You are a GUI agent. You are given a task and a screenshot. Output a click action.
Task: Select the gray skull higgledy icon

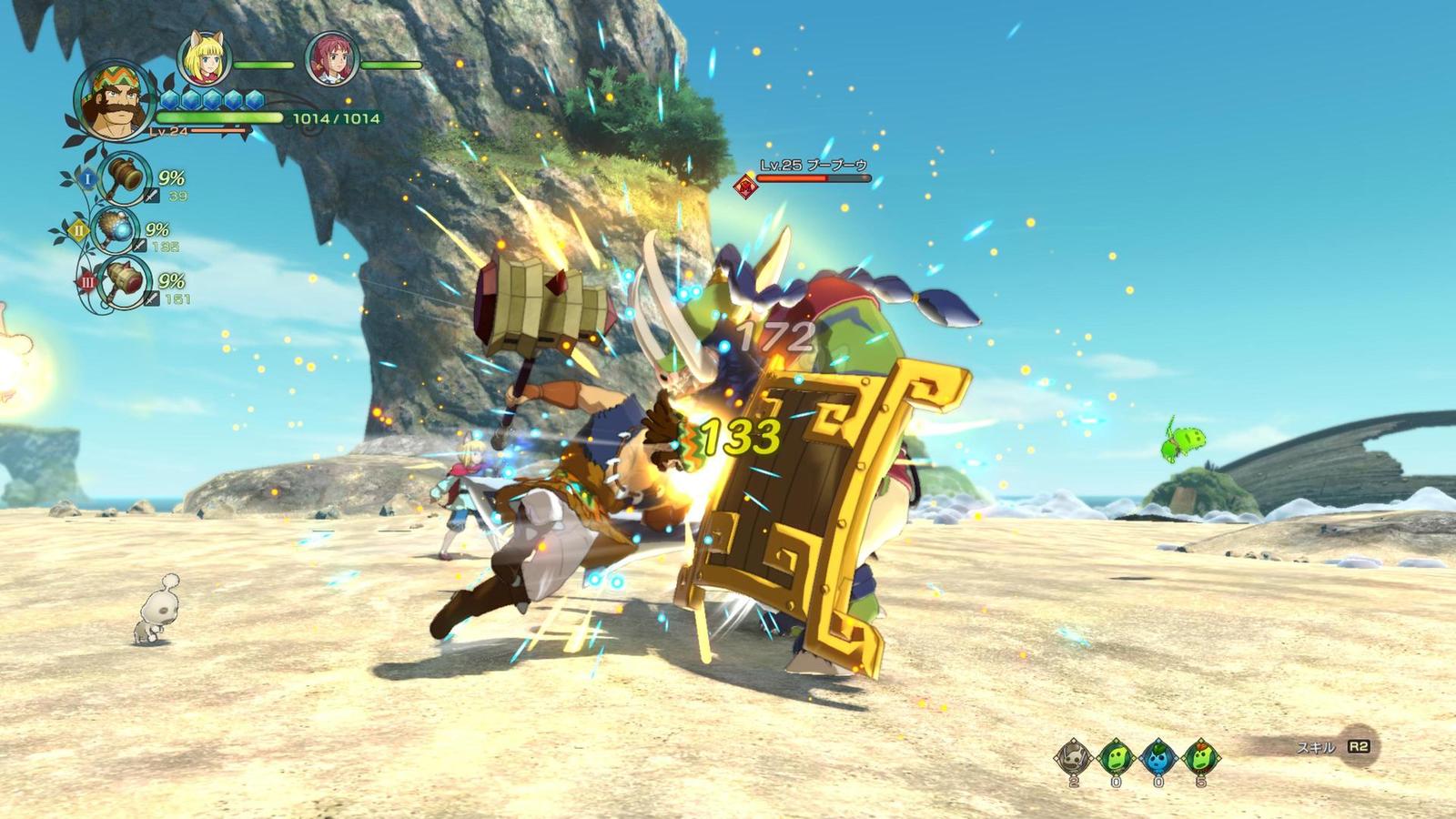[x=1074, y=756]
